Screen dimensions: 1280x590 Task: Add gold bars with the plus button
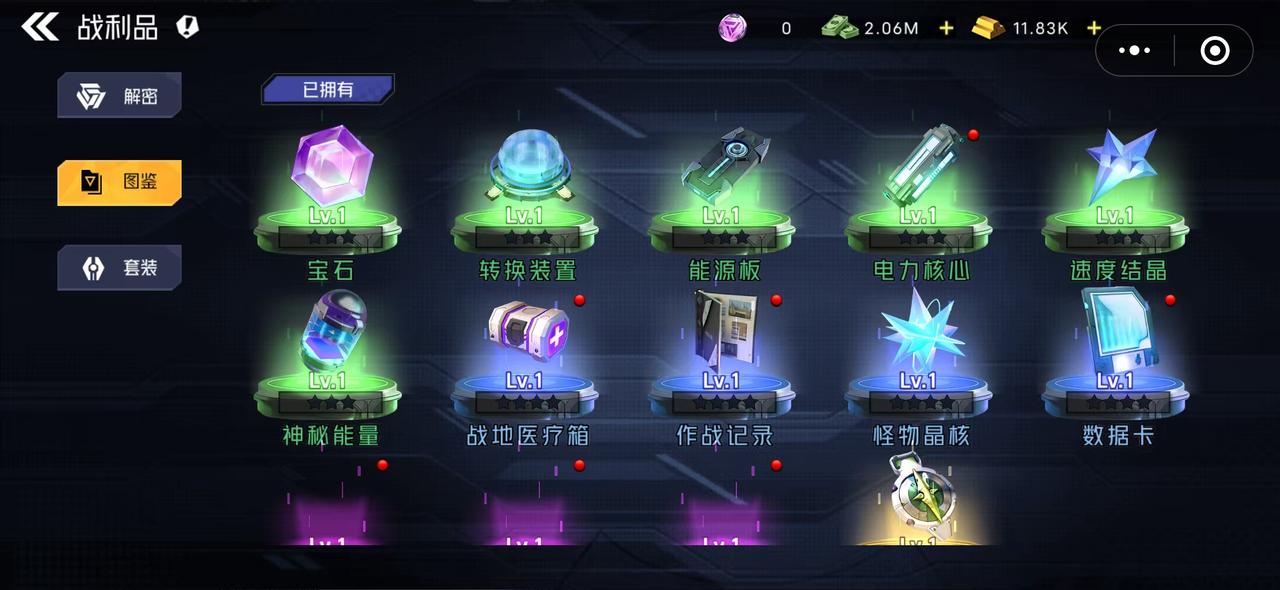pyautogui.click(x=1094, y=28)
